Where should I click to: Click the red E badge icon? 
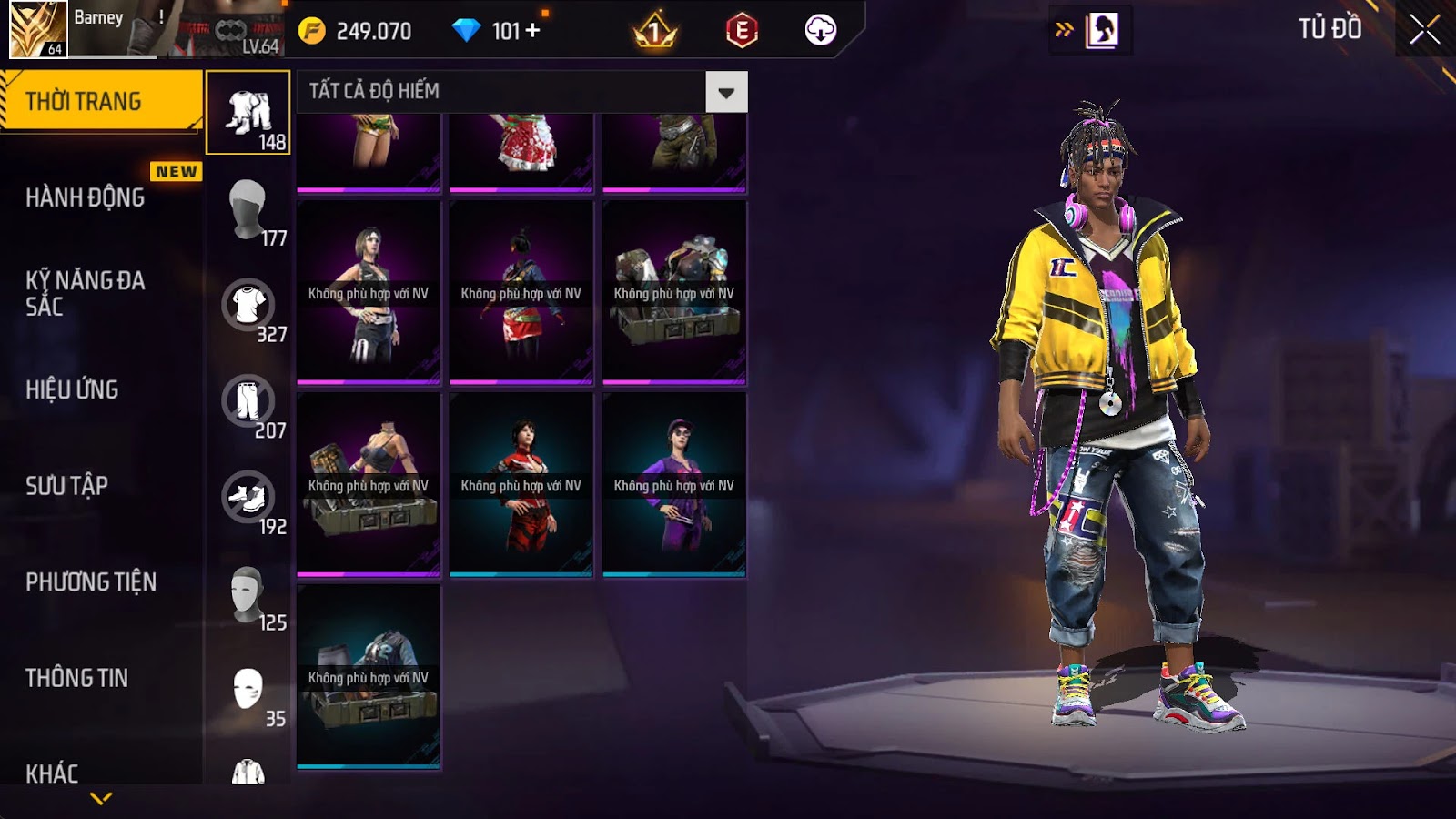[x=742, y=31]
